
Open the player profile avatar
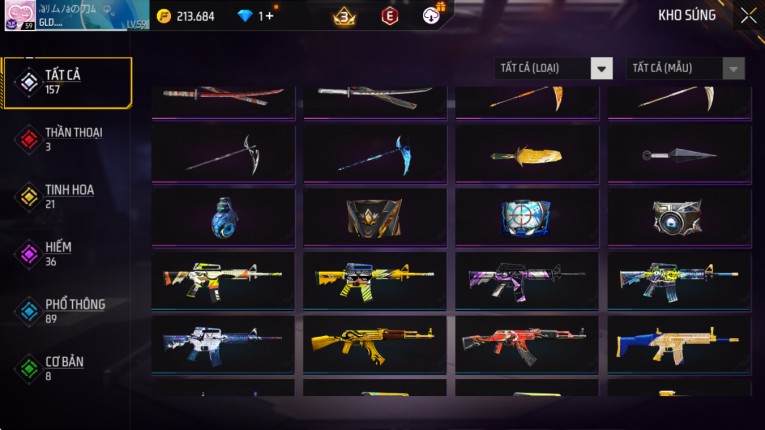point(20,15)
